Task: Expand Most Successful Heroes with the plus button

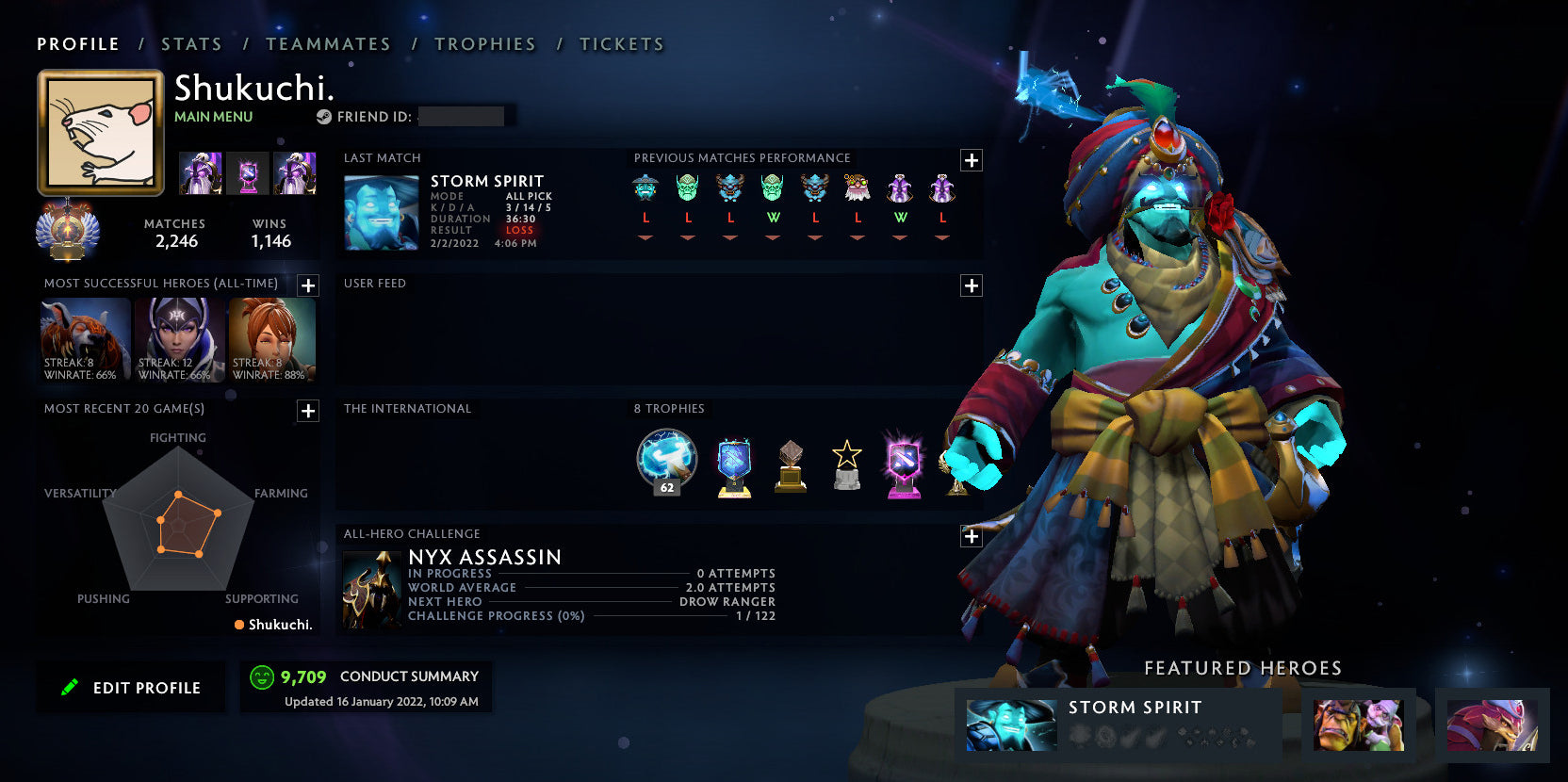Action: coord(307,285)
